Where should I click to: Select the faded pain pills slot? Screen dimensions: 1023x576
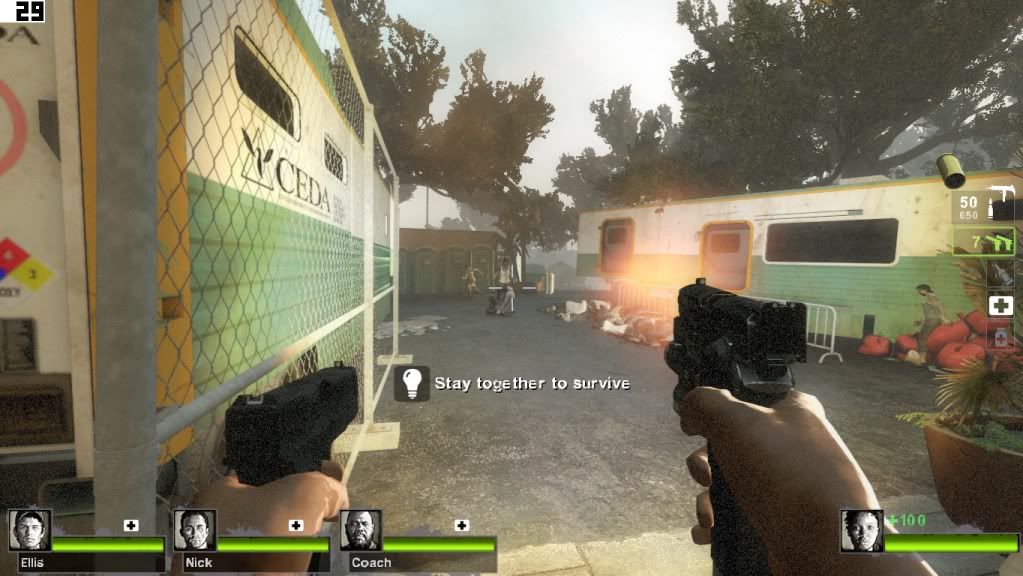pyautogui.click(x=1000, y=338)
